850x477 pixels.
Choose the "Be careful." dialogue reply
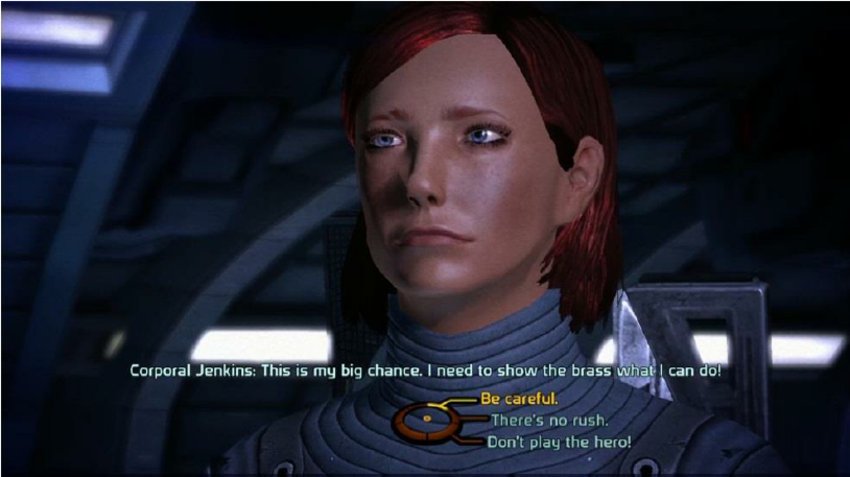(x=518, y=398)
